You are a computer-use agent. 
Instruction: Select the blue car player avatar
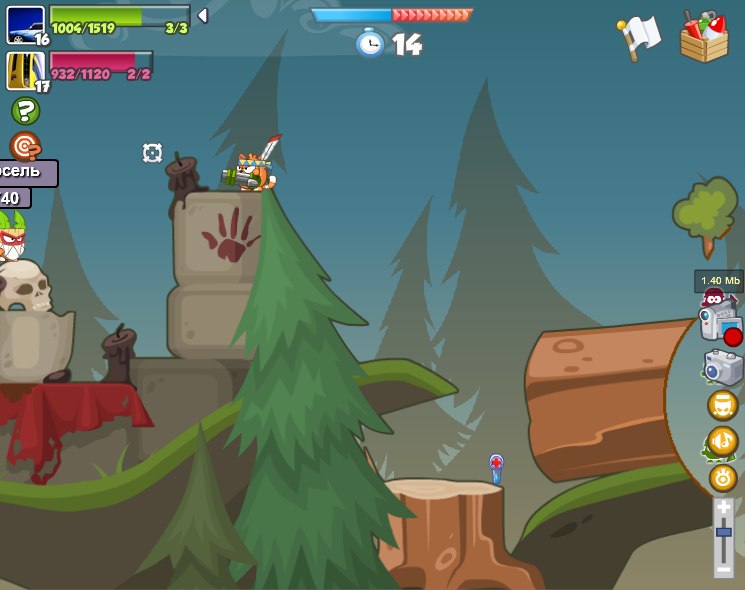[x=25, y=24]
